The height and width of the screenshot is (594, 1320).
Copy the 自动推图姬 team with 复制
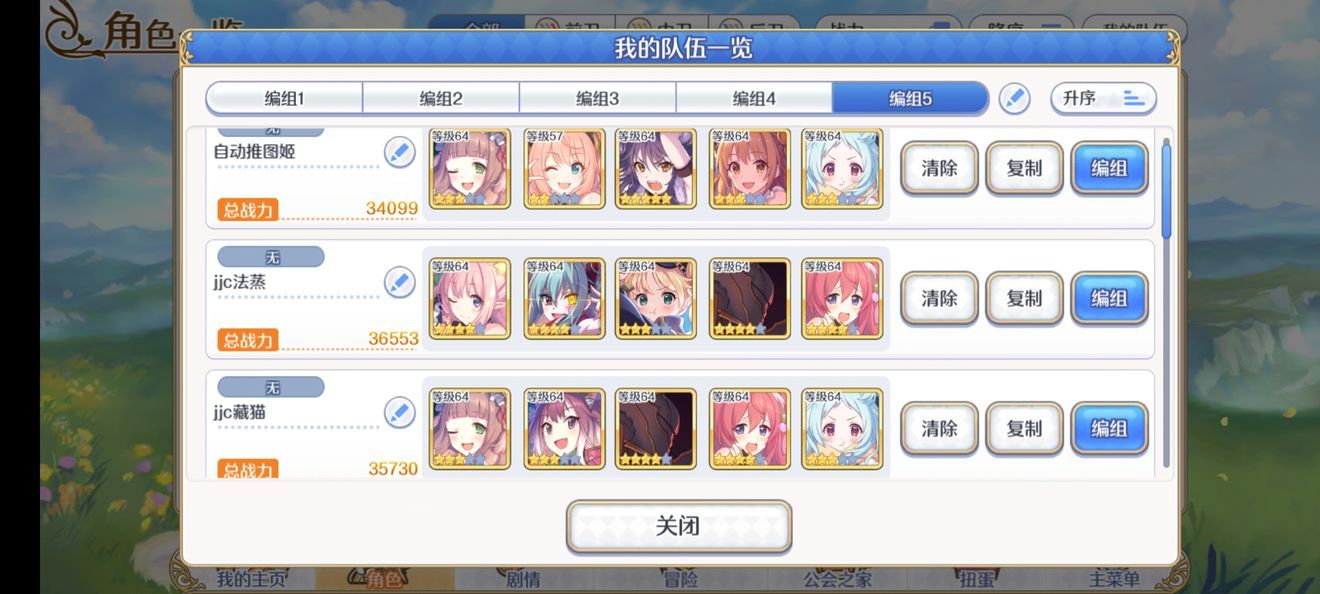pyautogui.click(x=1024, y=168)
